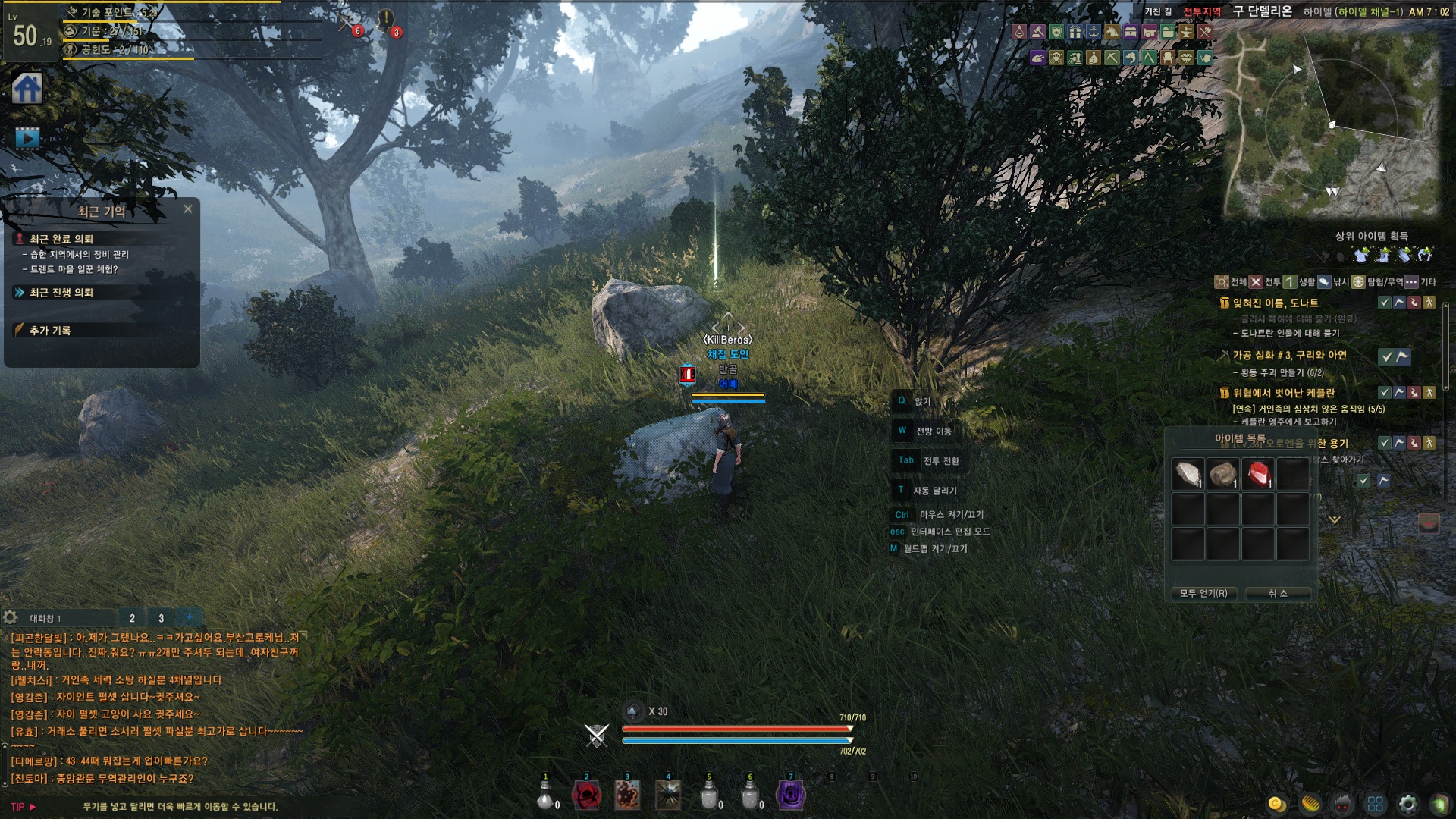Open chat settings gear icon
1456x819 pixels.
pyautogui.click(x=11, y=617)
